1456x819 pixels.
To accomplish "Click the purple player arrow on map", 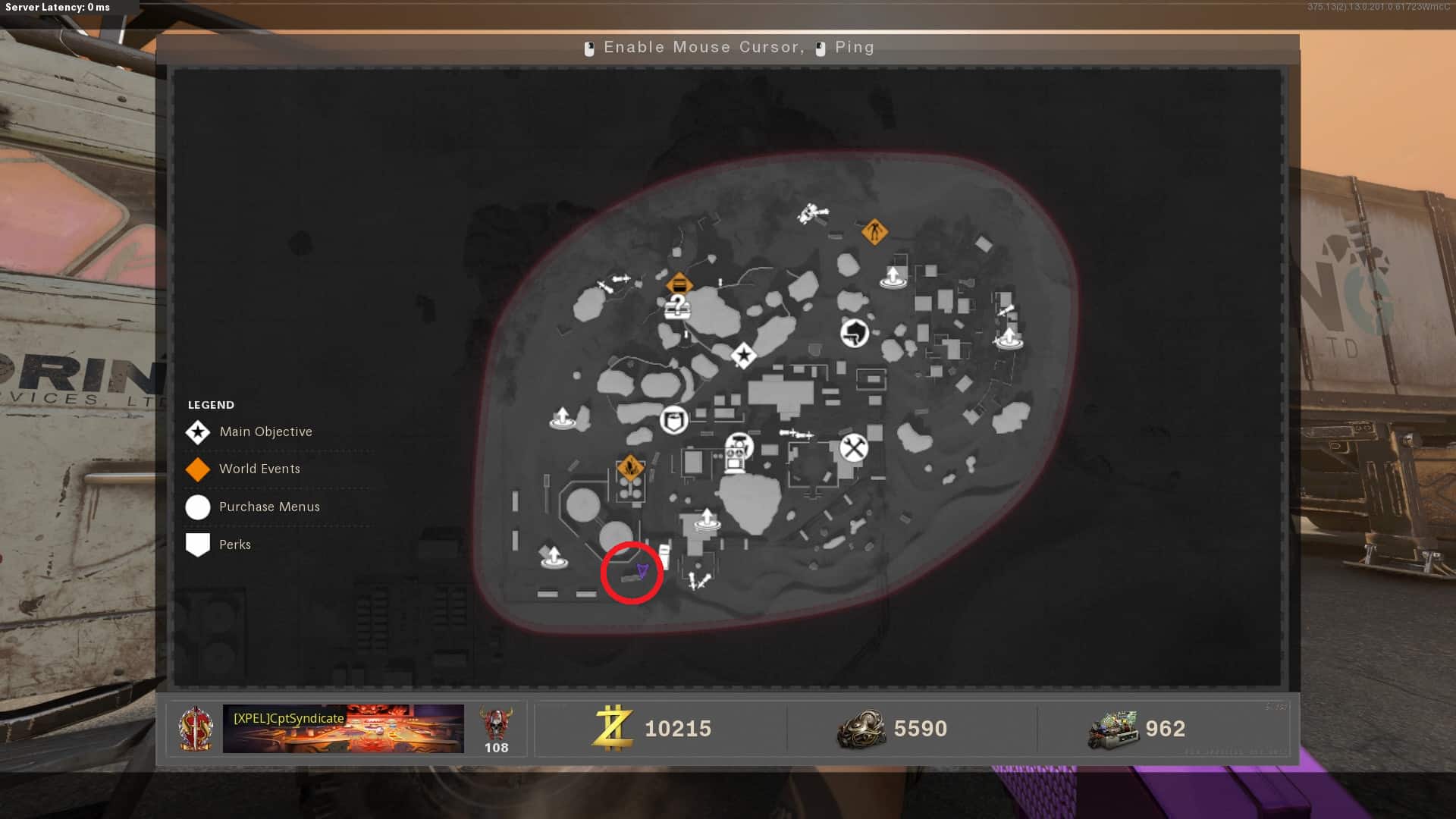I will click(x=642, y=570).
